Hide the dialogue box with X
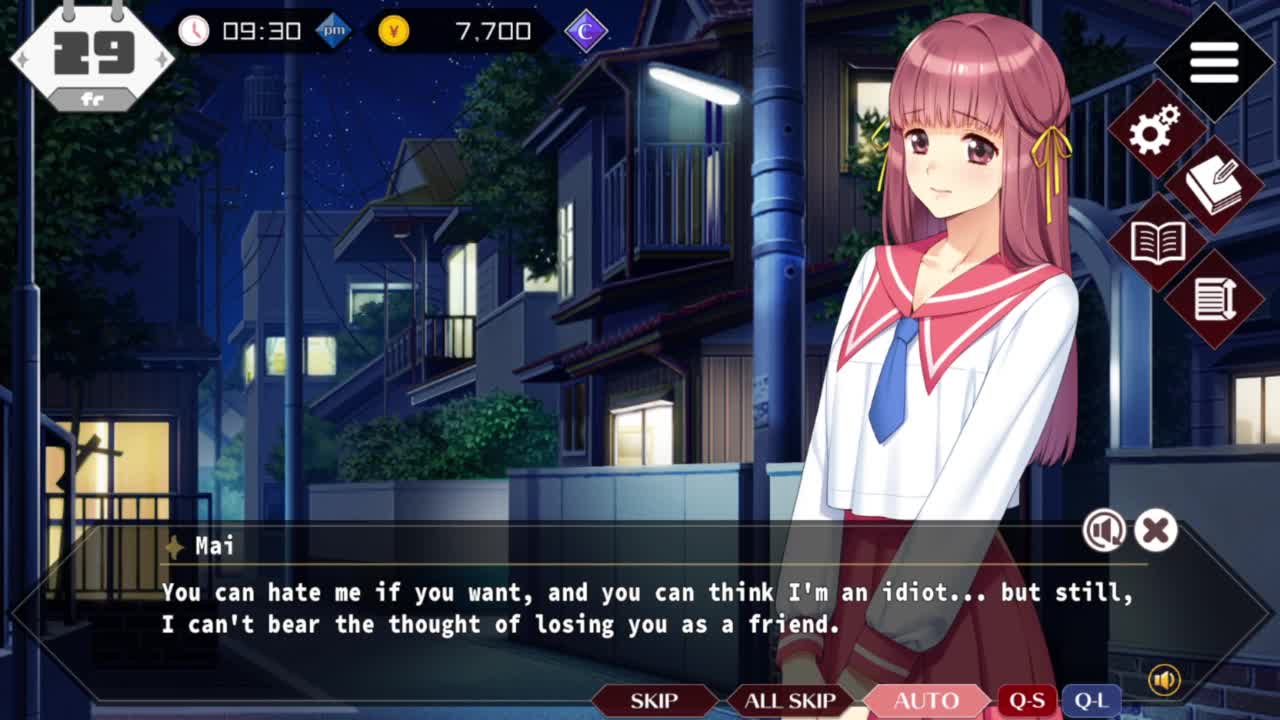The height and width of the screenshot is (720, 1280). [x=1156, y=530]
